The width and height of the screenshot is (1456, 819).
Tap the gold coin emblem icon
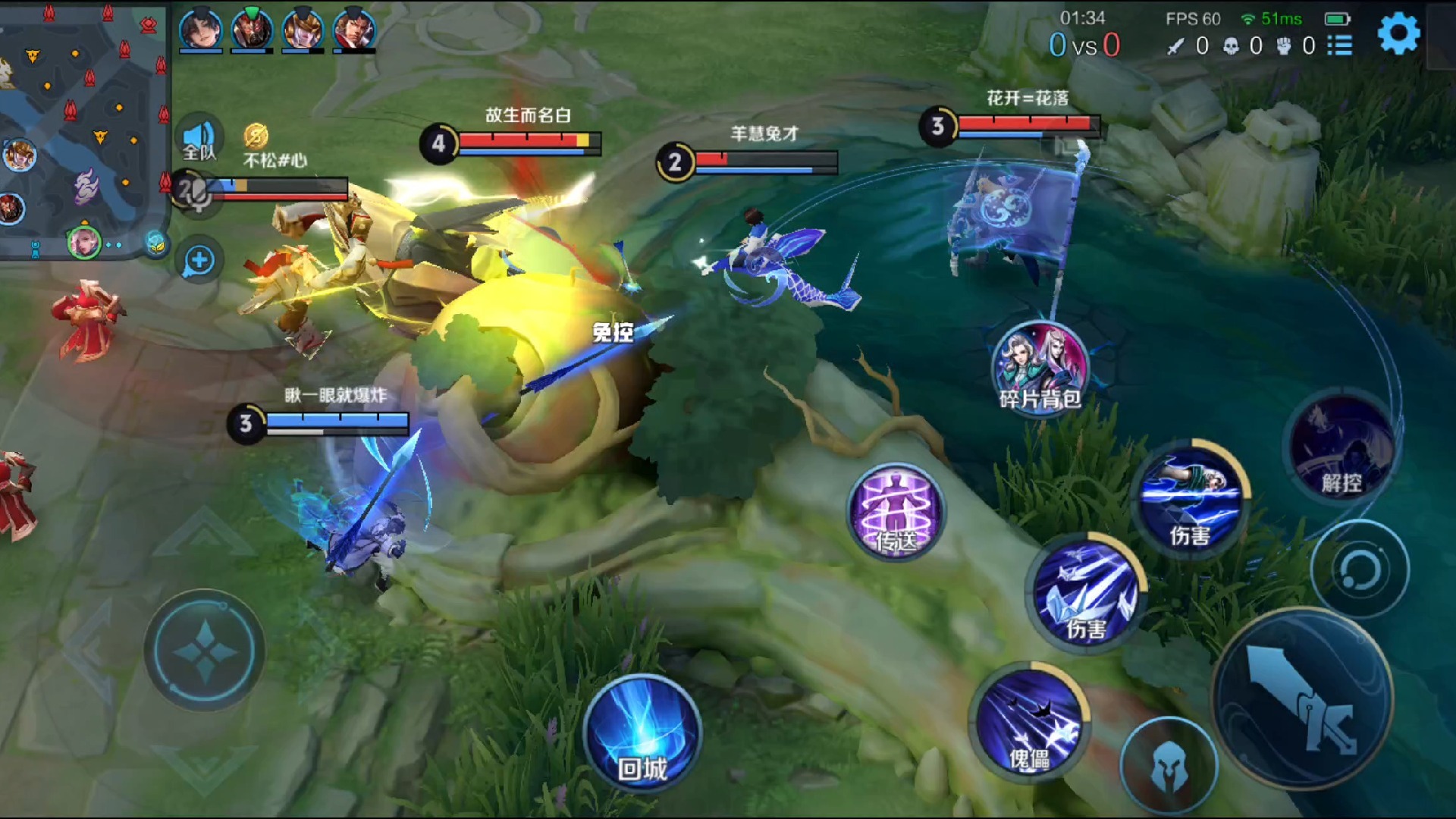[x=256, y=136]
